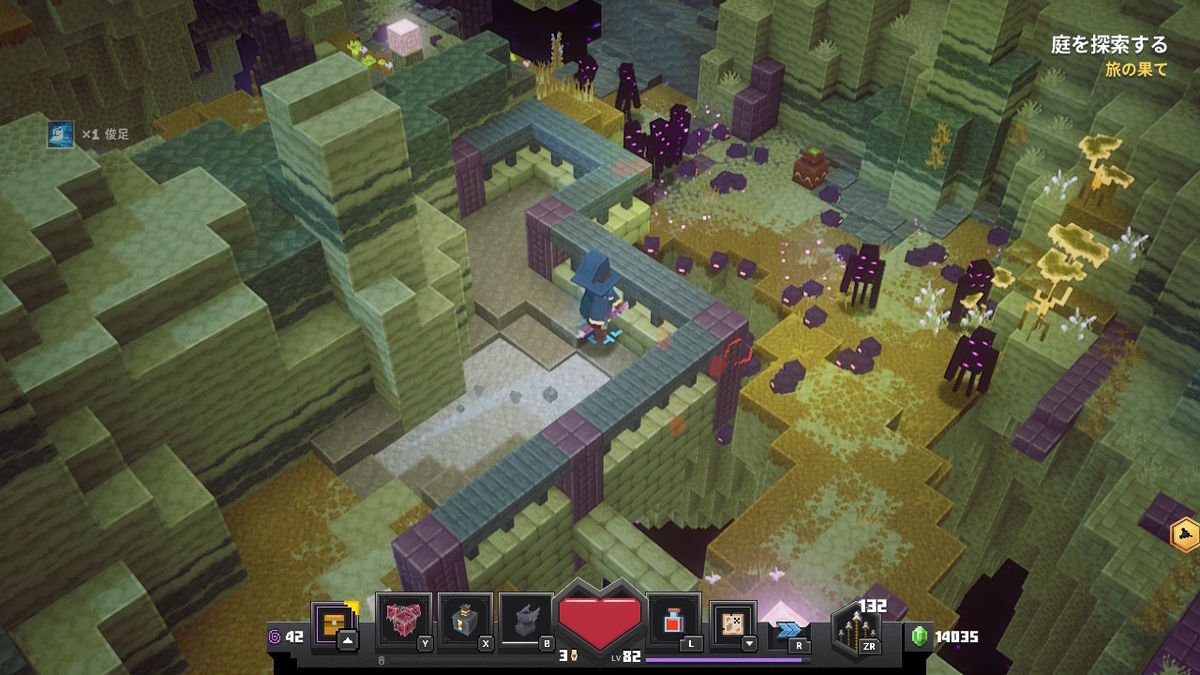The width and height of the screenshot is (1200, 675).
Task: Activate the blue dodge roll arrows
Action: coord(789,630)
